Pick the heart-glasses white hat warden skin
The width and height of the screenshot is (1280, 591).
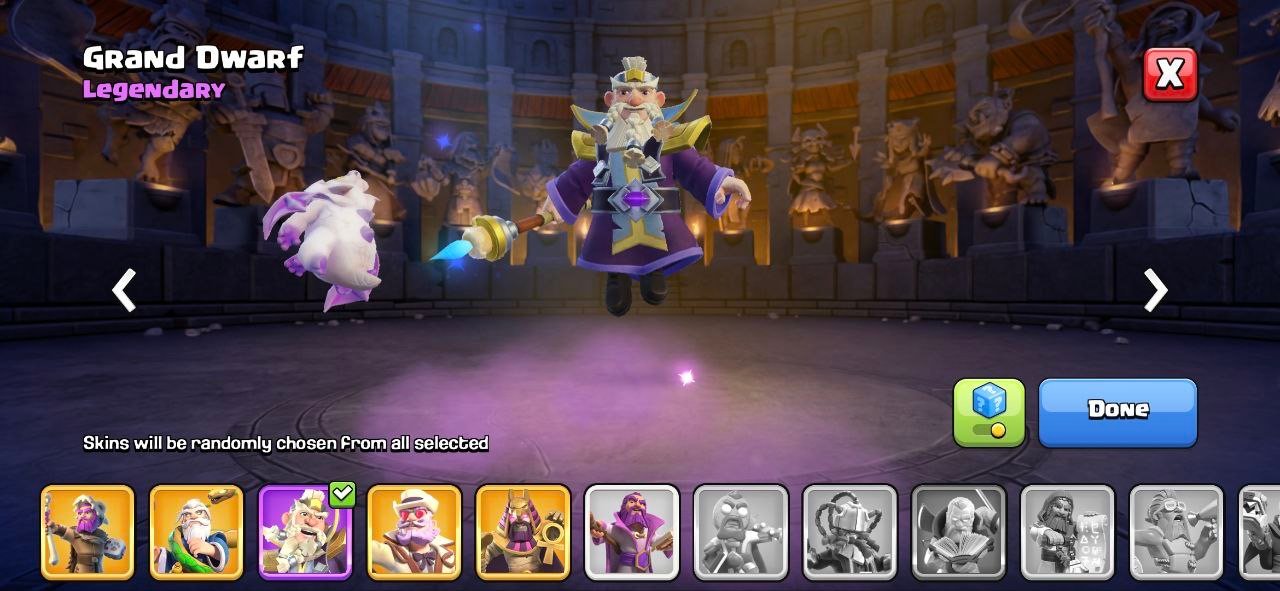[x=414, y=532]
